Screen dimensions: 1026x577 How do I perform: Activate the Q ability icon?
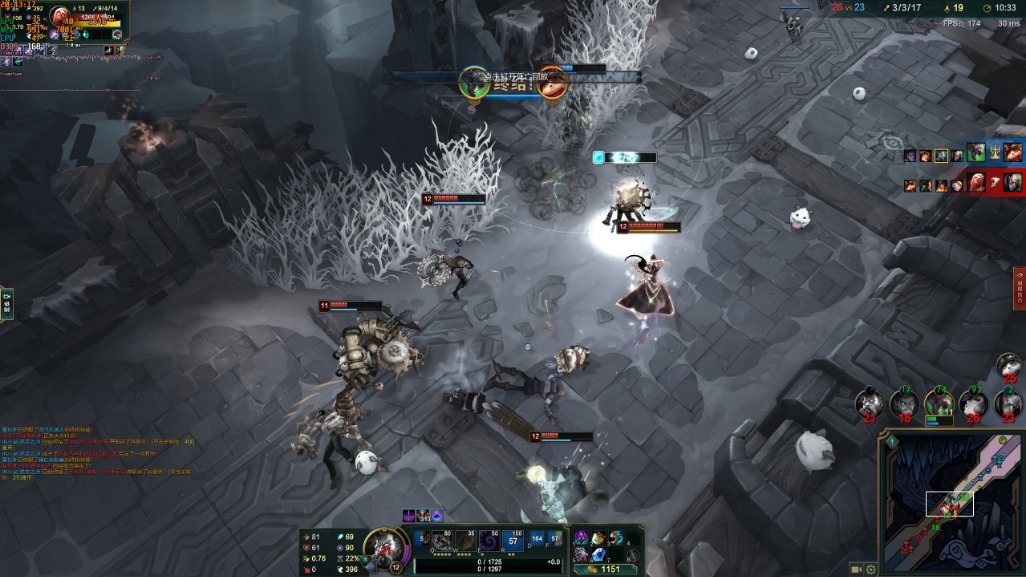click(x=442, y=541)
